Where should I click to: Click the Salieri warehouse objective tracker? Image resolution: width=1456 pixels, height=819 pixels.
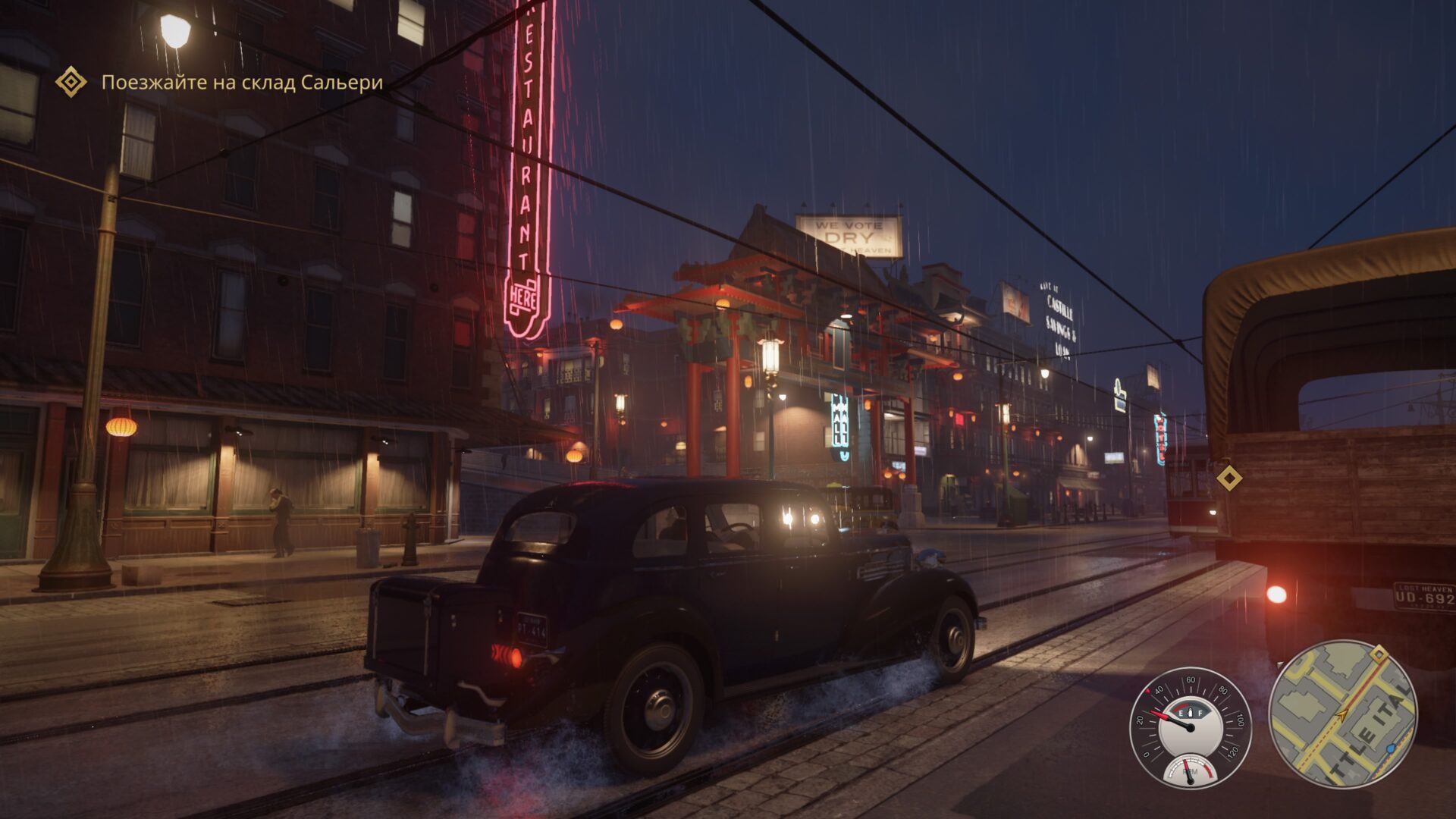click(241, 83)
